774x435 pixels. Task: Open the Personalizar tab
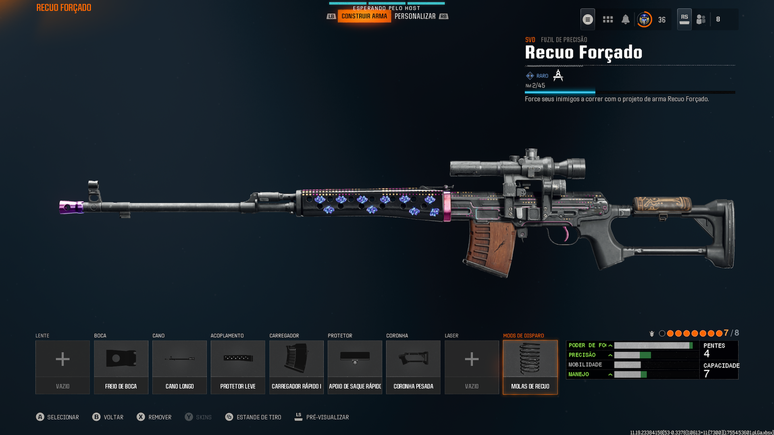click(415, 17)
